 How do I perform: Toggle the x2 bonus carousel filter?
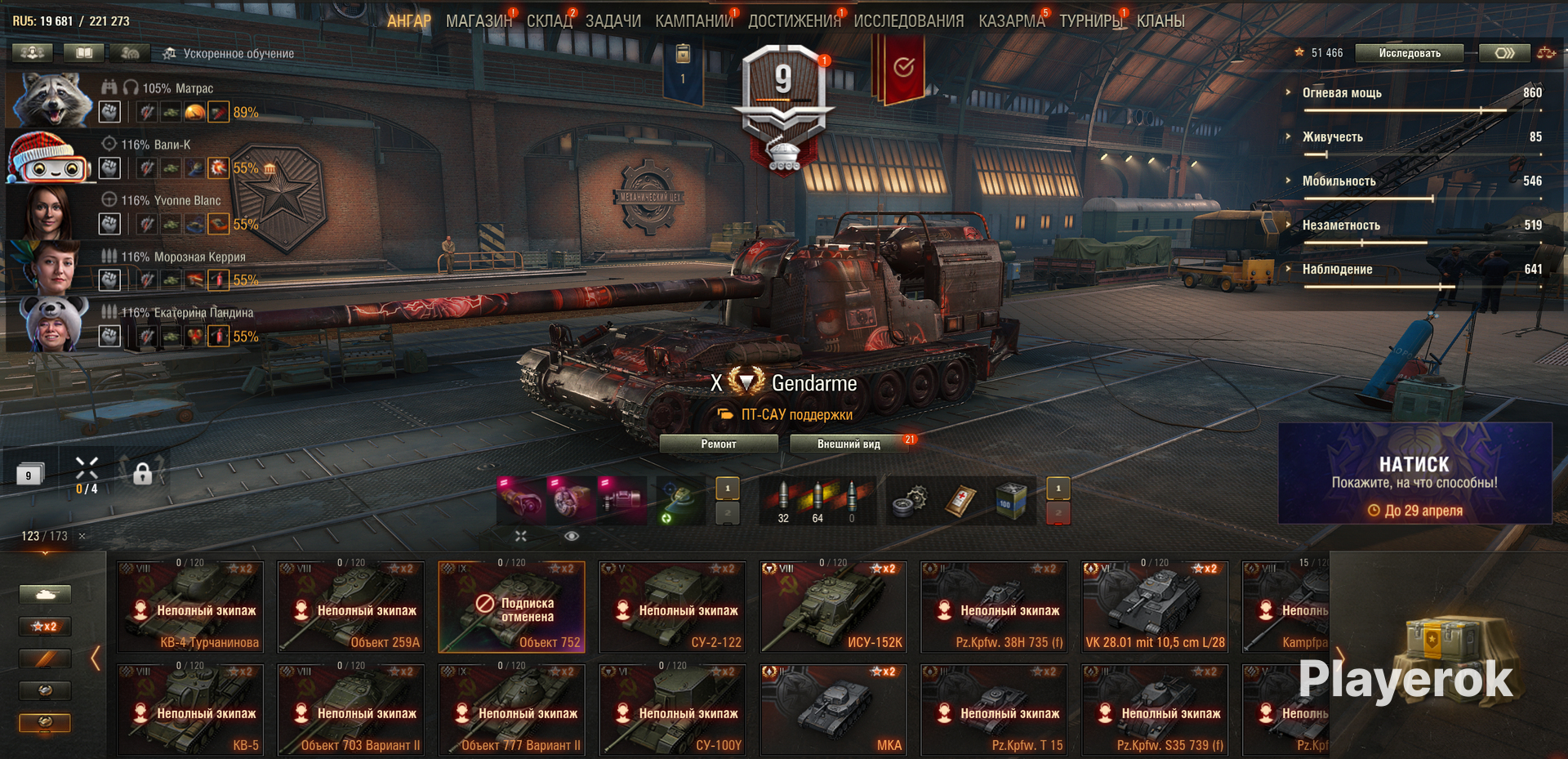45,627
